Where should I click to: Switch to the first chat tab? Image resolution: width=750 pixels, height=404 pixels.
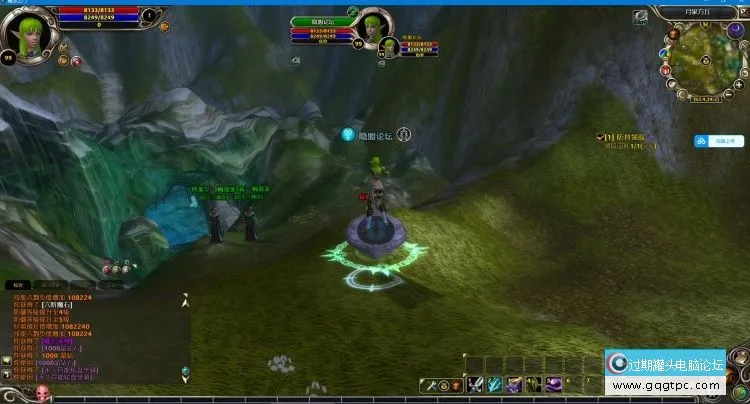pyautogui.click(x=19, y=285)
